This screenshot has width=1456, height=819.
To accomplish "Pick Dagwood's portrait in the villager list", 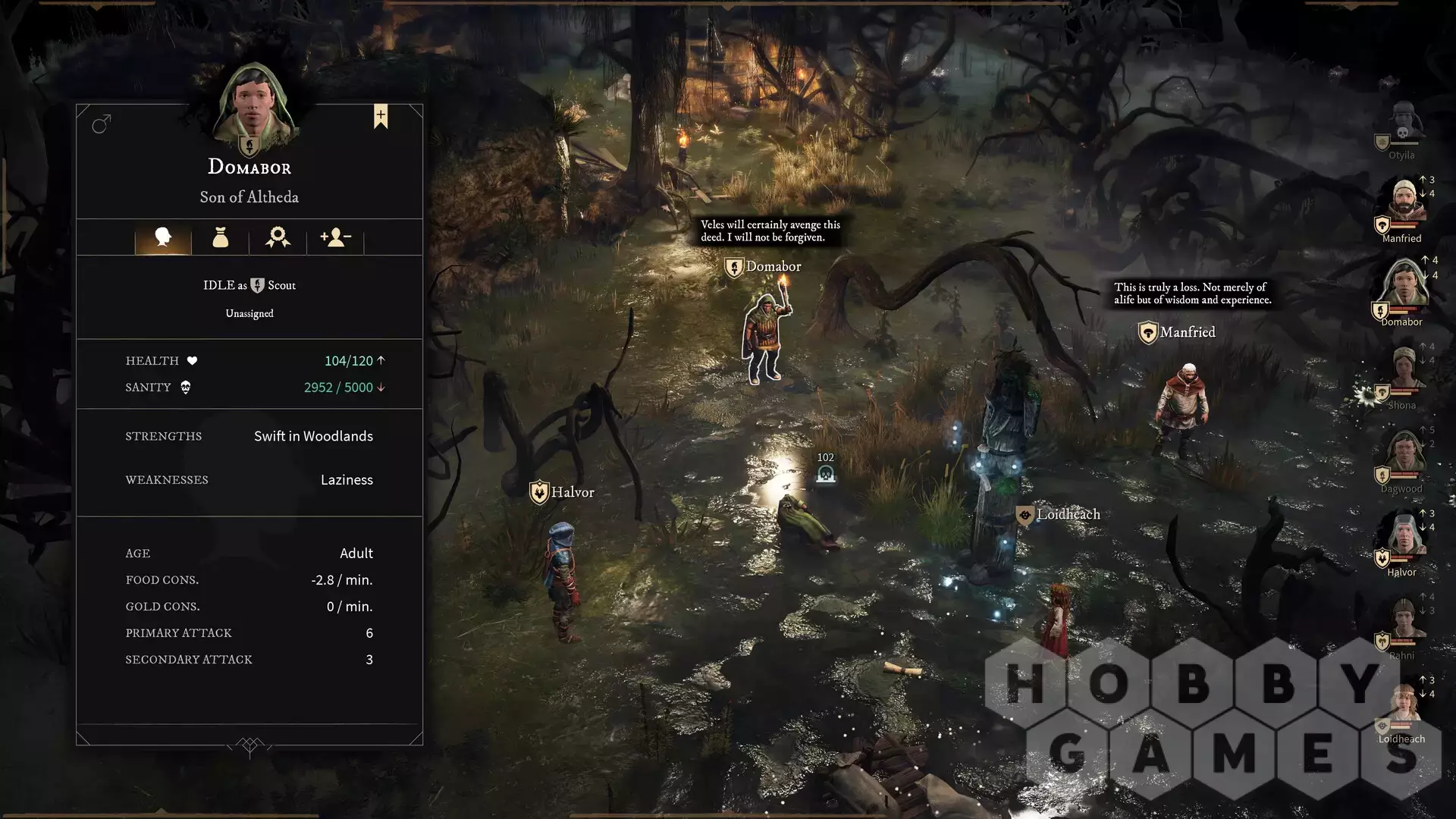I will 1404,453.
